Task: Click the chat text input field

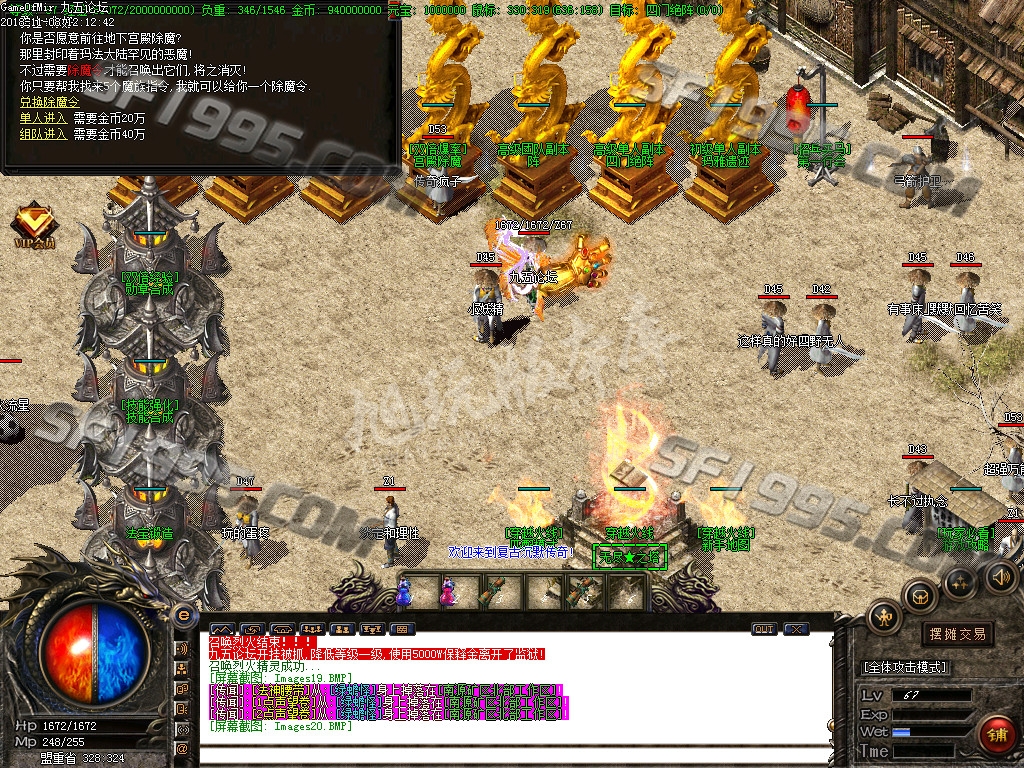Action: tap(515, 755)
